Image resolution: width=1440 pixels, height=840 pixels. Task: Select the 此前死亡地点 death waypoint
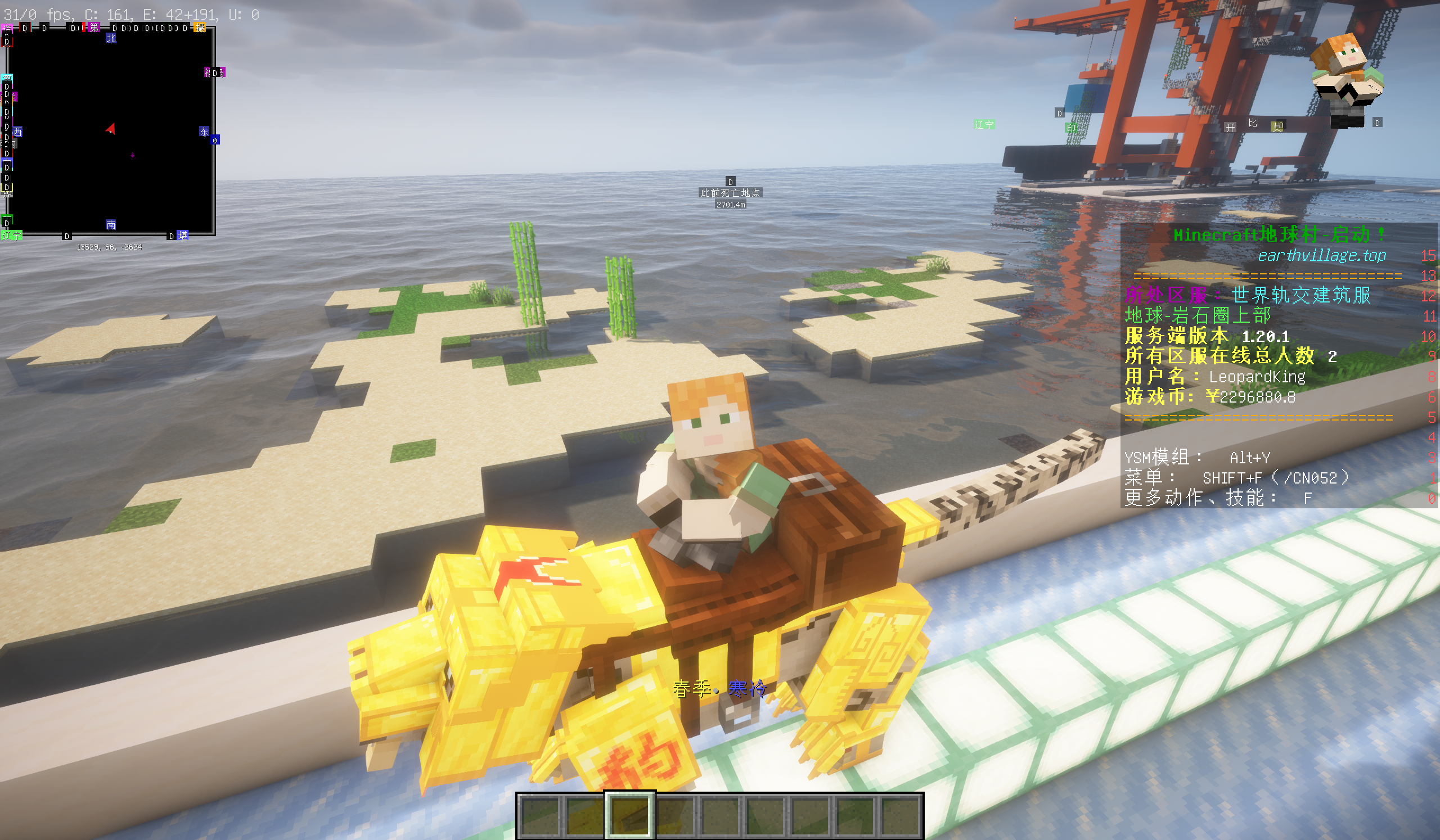tap(730, 193)
